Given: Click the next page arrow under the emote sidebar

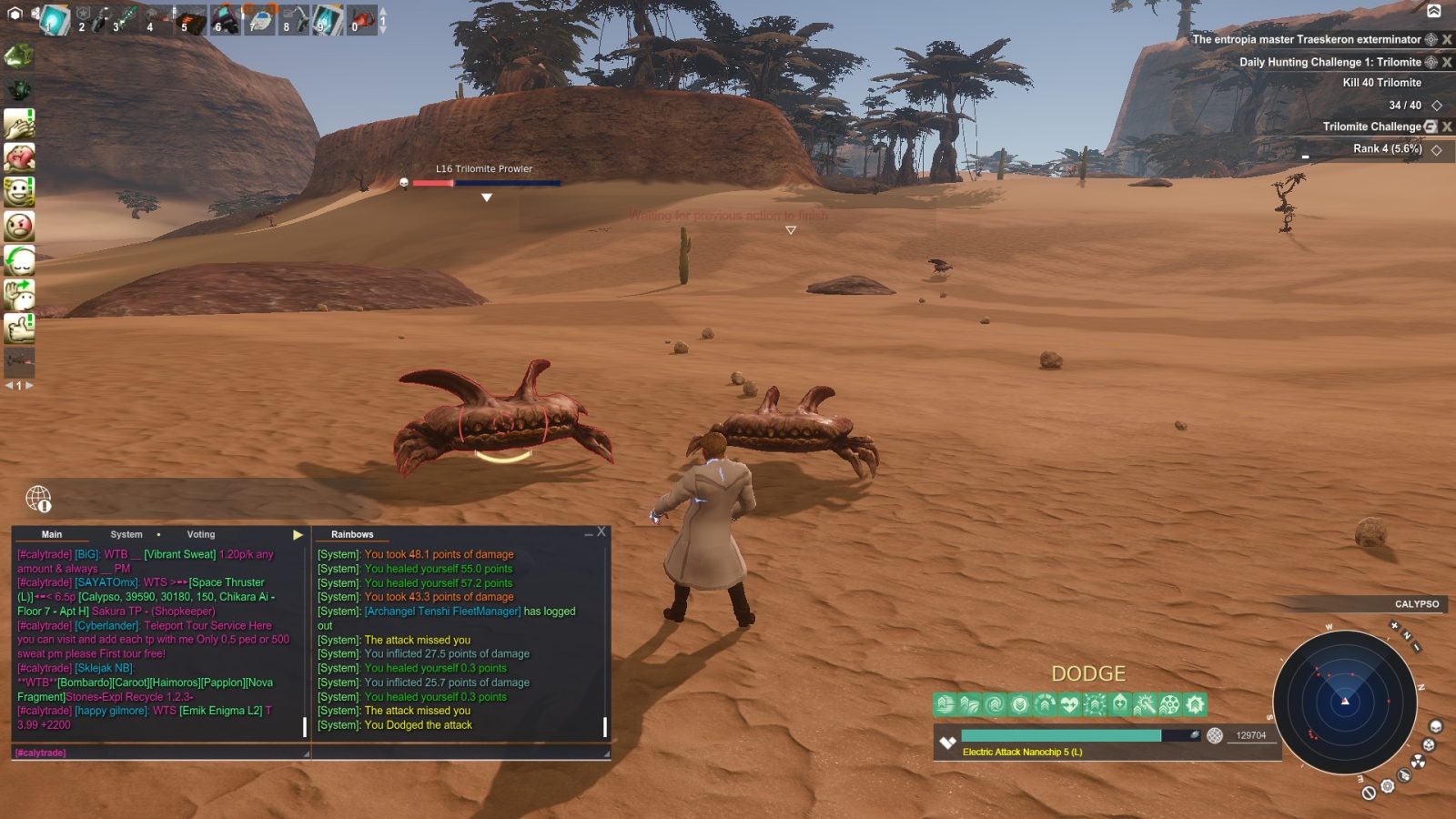Looking at the screenshot, I should click(29, 385).
